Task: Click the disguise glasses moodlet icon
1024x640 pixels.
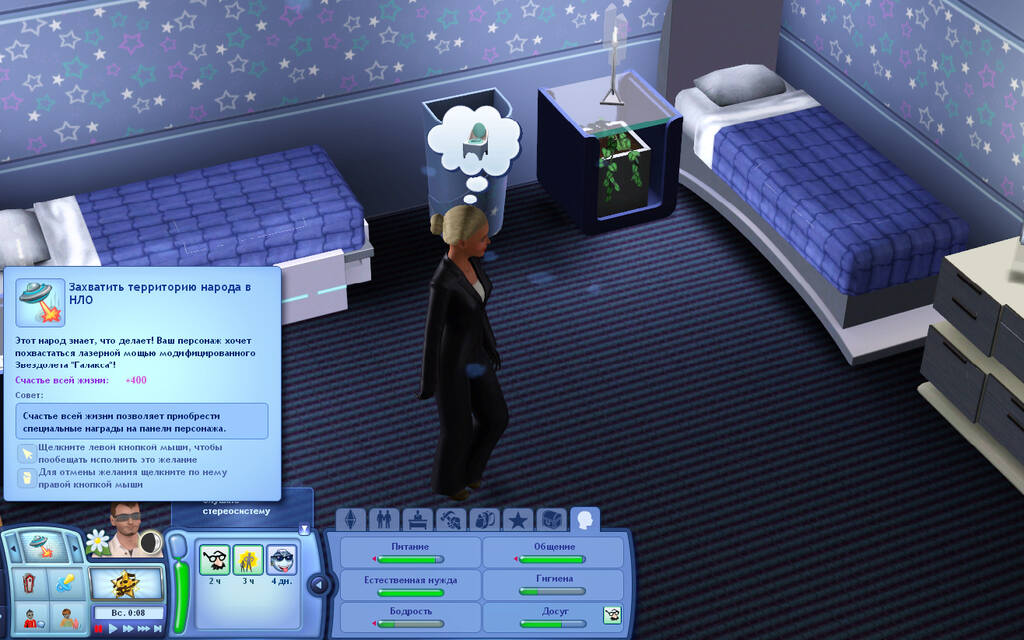Action: coord(214,560)
